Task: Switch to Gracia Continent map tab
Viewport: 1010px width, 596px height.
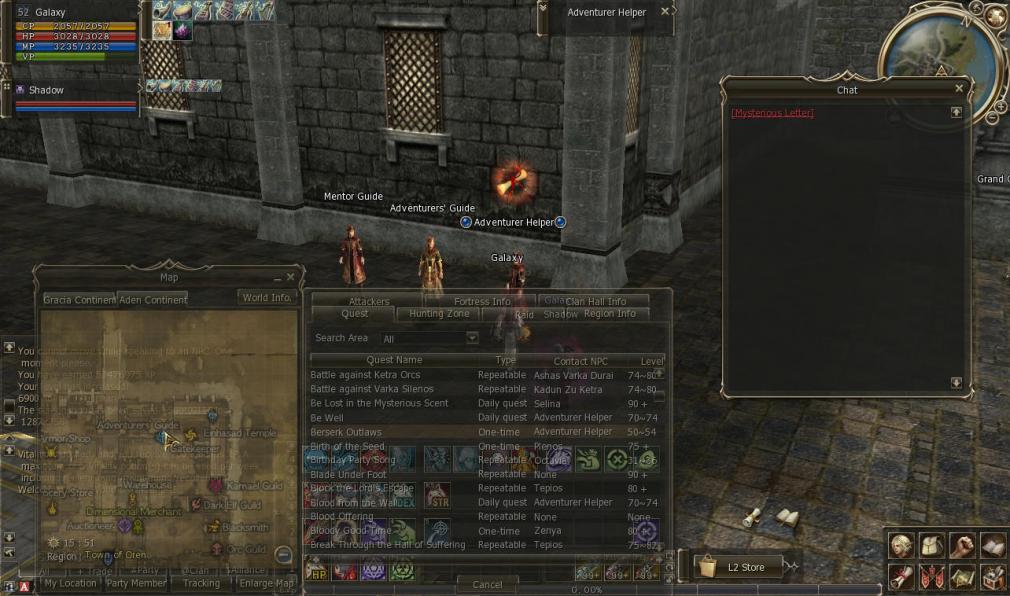Action: (79, 299)
